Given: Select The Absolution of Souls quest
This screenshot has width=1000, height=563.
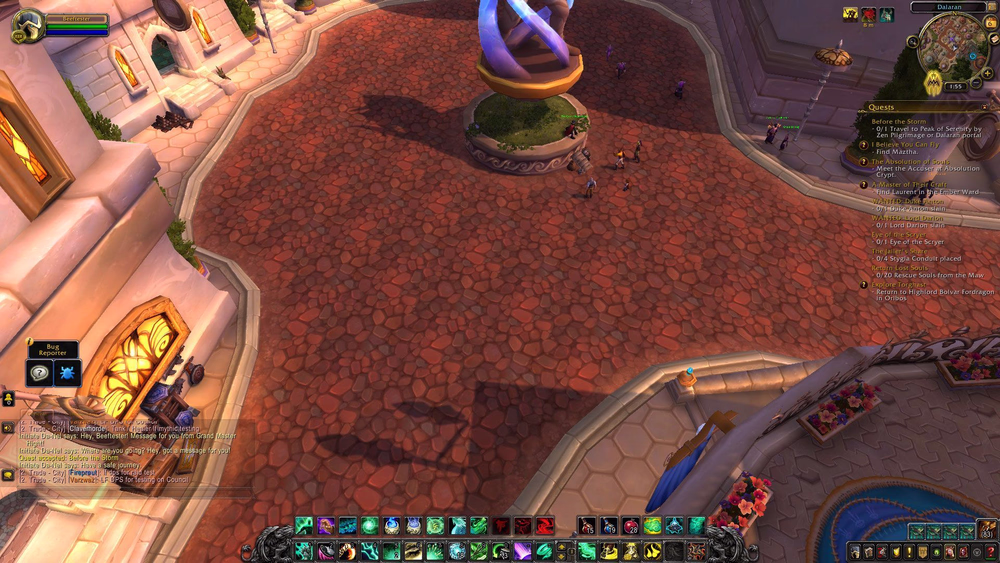Looking at the screenshot, I should pos(910,161).
